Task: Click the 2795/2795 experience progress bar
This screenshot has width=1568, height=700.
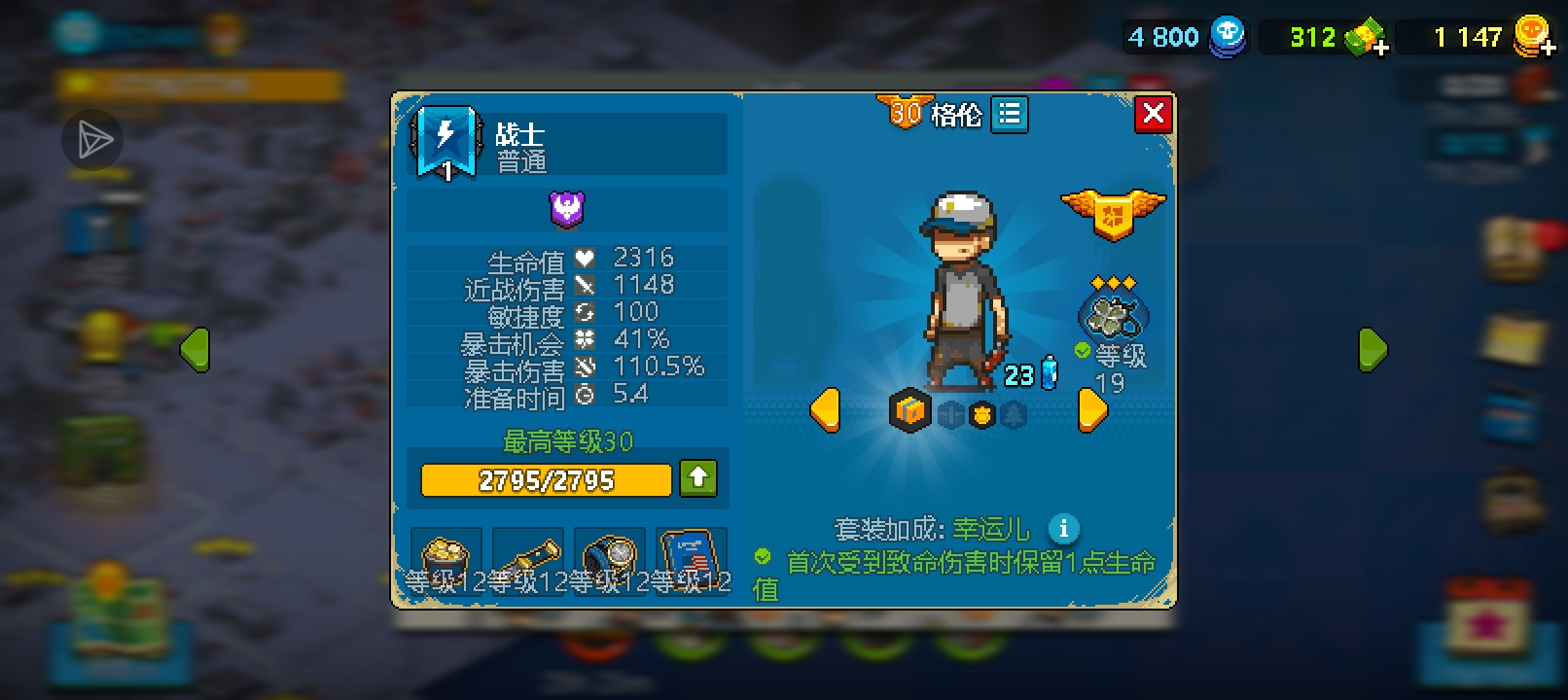Action: tap(547, 479)
